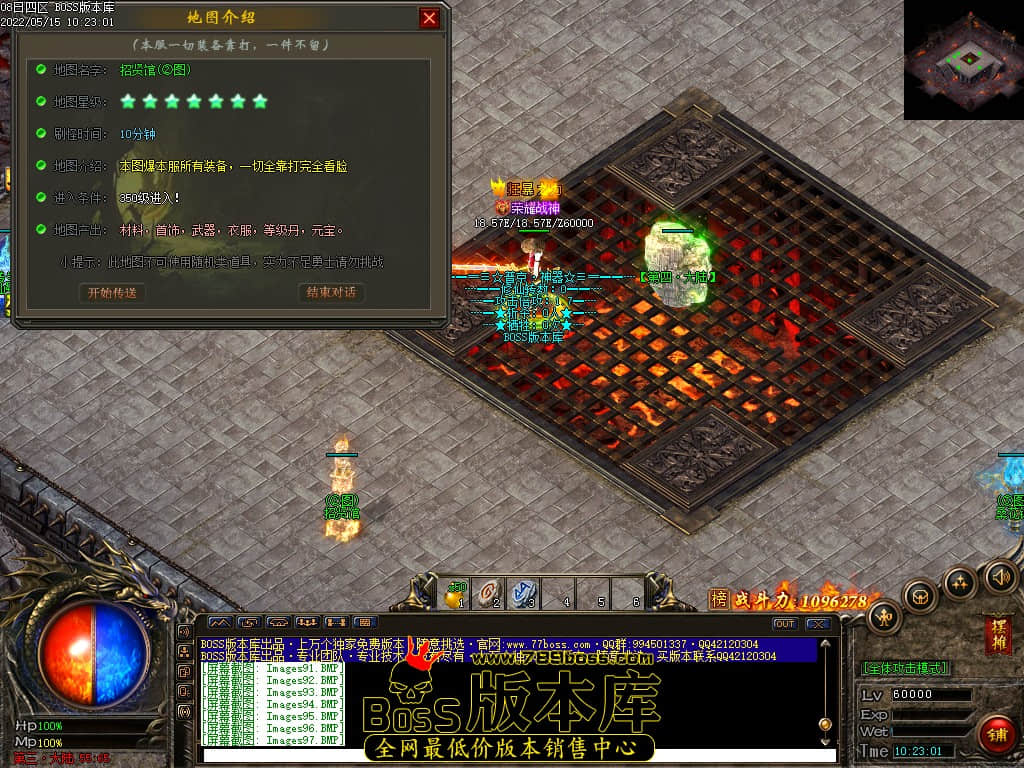Use the blue scroll item in slot 3
This screenshot has height=768, width=1024.
[x=524, y=594]
